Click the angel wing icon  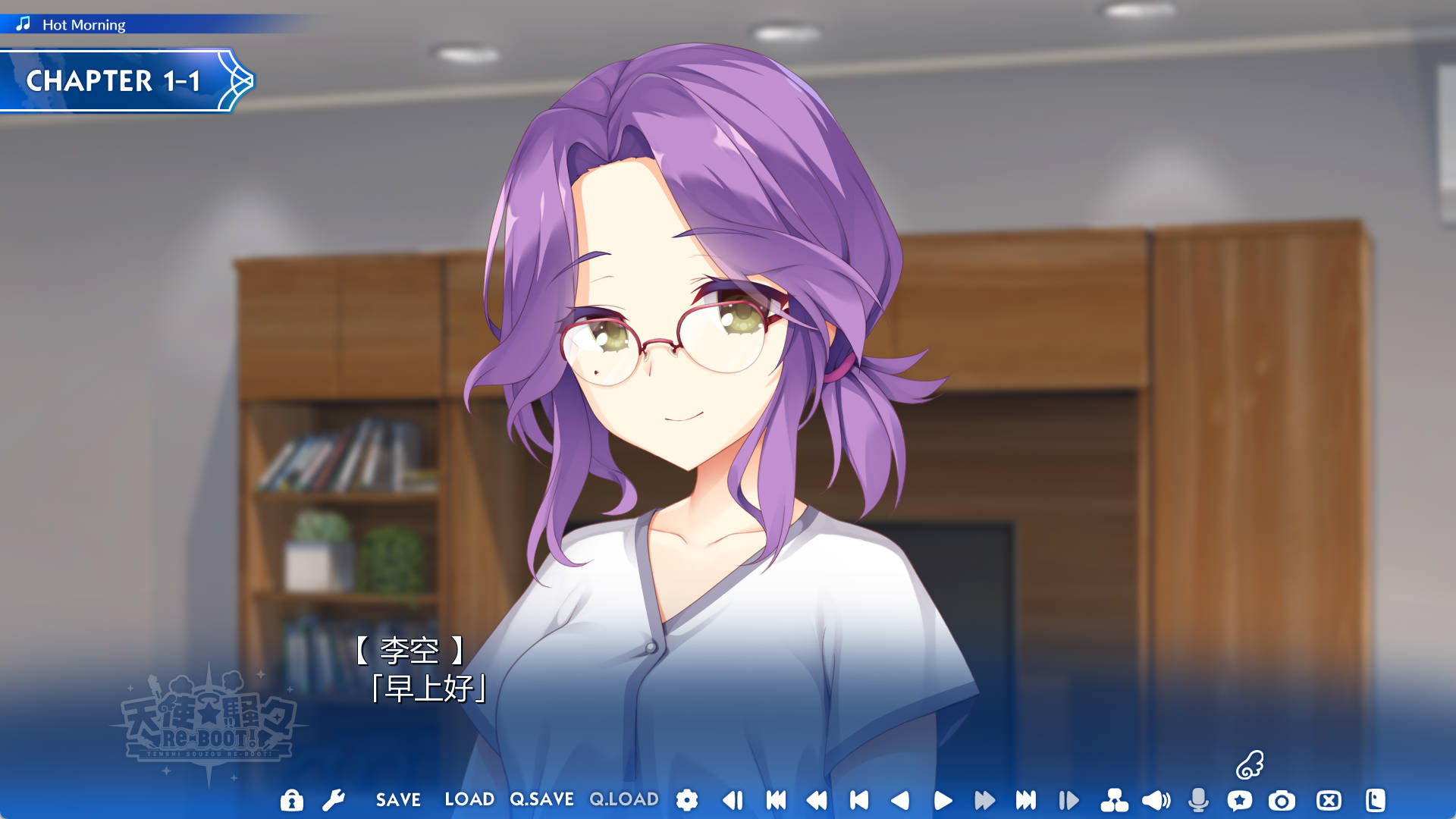1250,764
